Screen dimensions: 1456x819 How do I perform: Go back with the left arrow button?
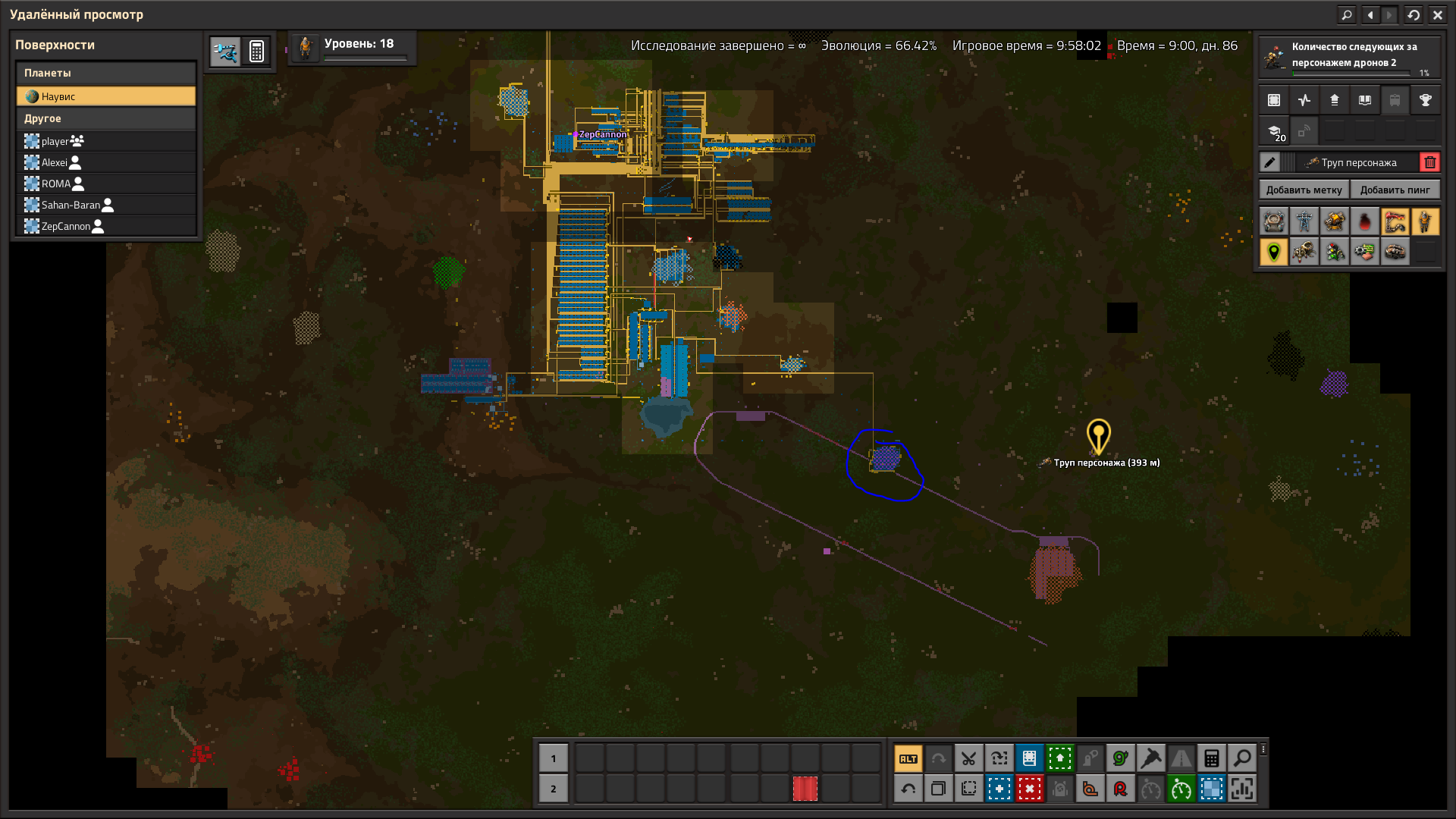click(x=1370, y=14)
